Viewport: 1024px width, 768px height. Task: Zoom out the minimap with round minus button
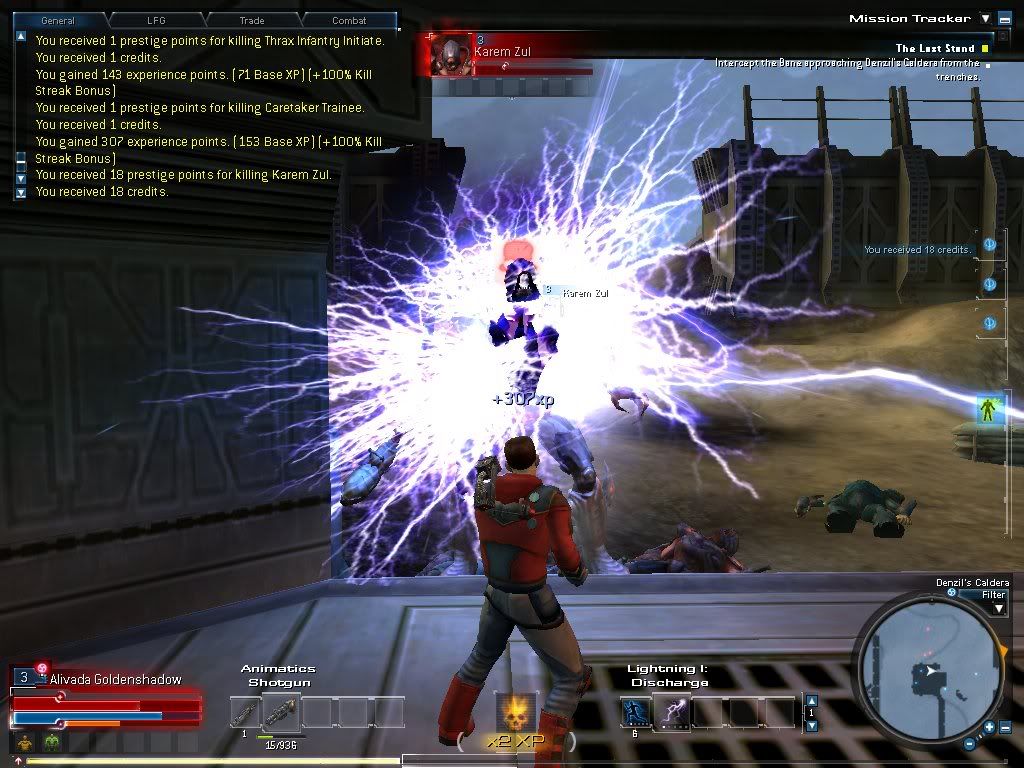coord(969,743)
